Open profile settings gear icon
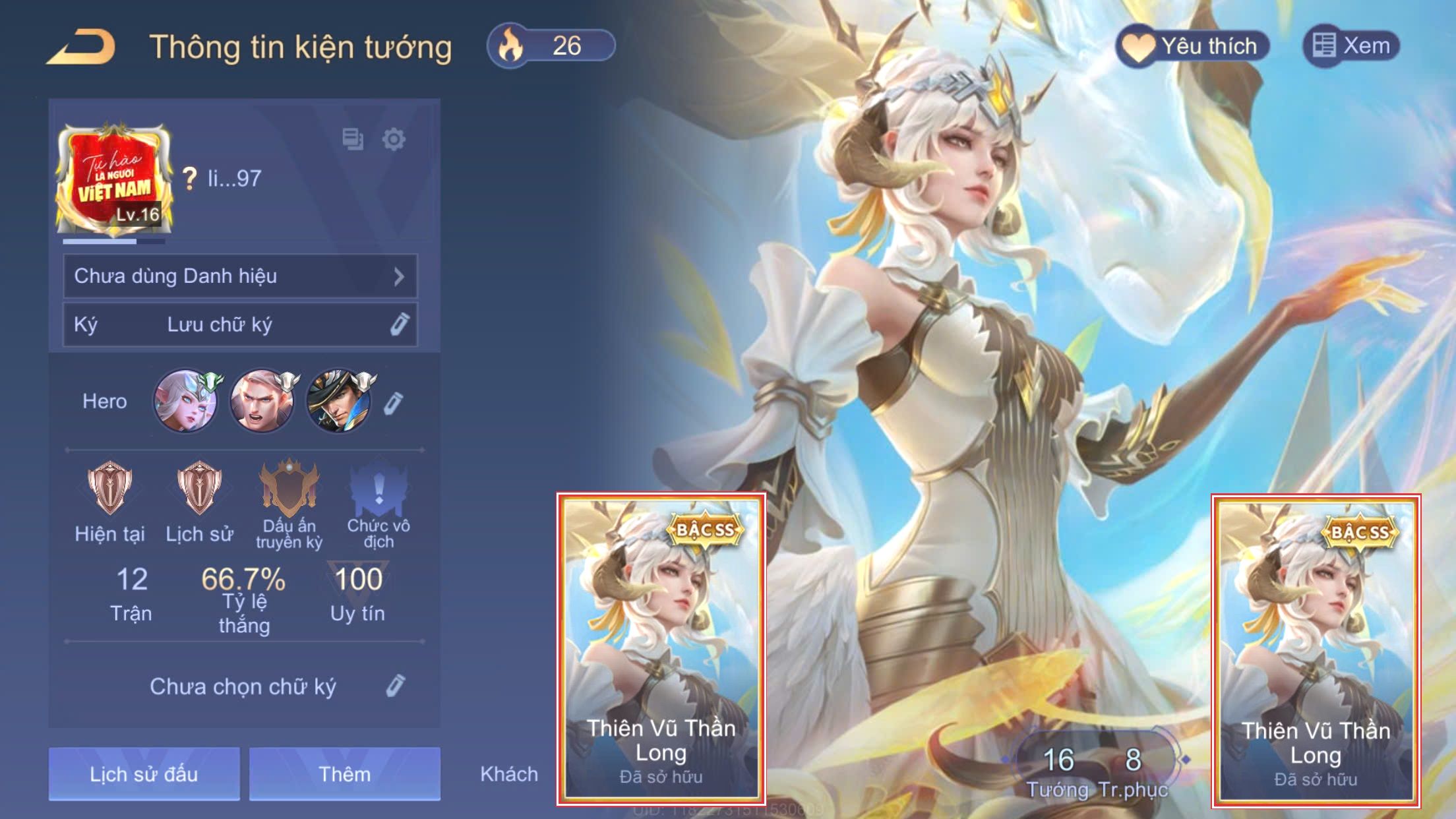Image resolution: width=1456 pixels, height=819 pixels. pos(394,139)
